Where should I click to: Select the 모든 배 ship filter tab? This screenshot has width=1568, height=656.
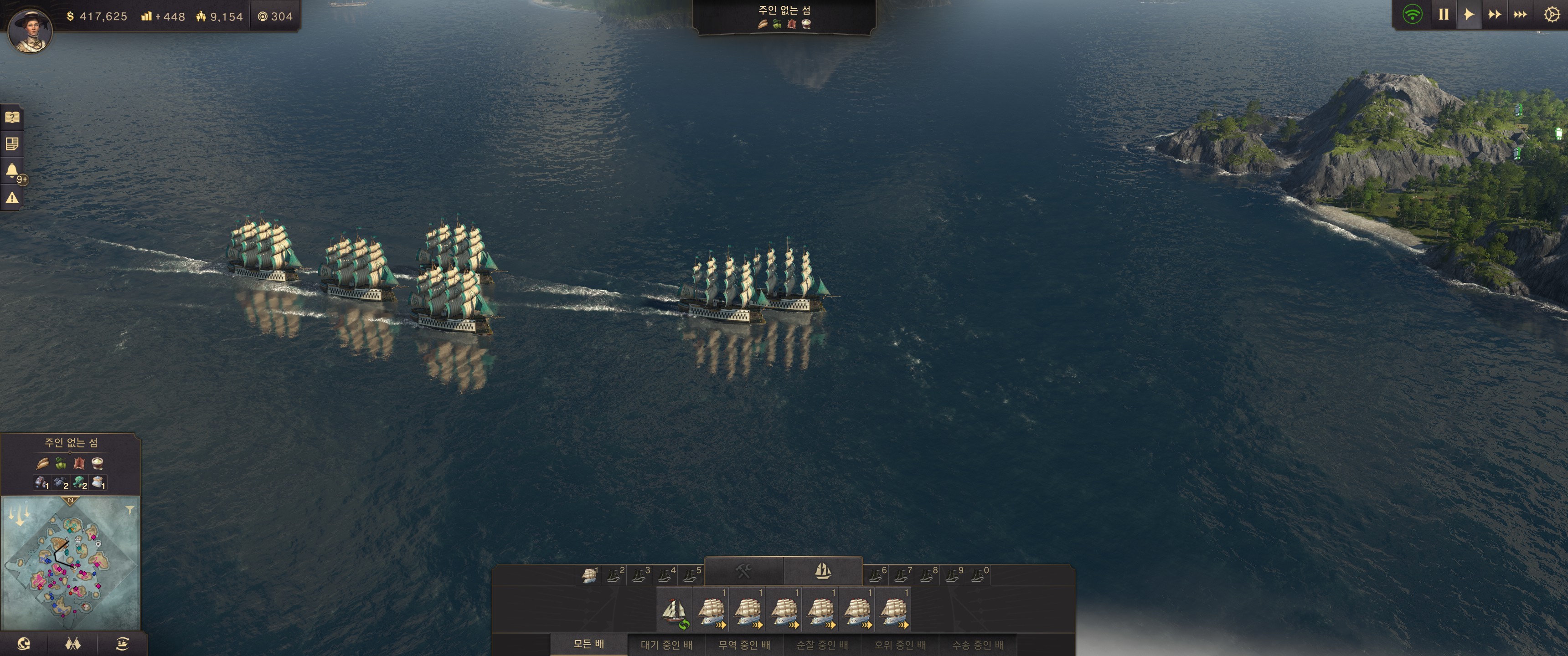(x=588, y=644)
